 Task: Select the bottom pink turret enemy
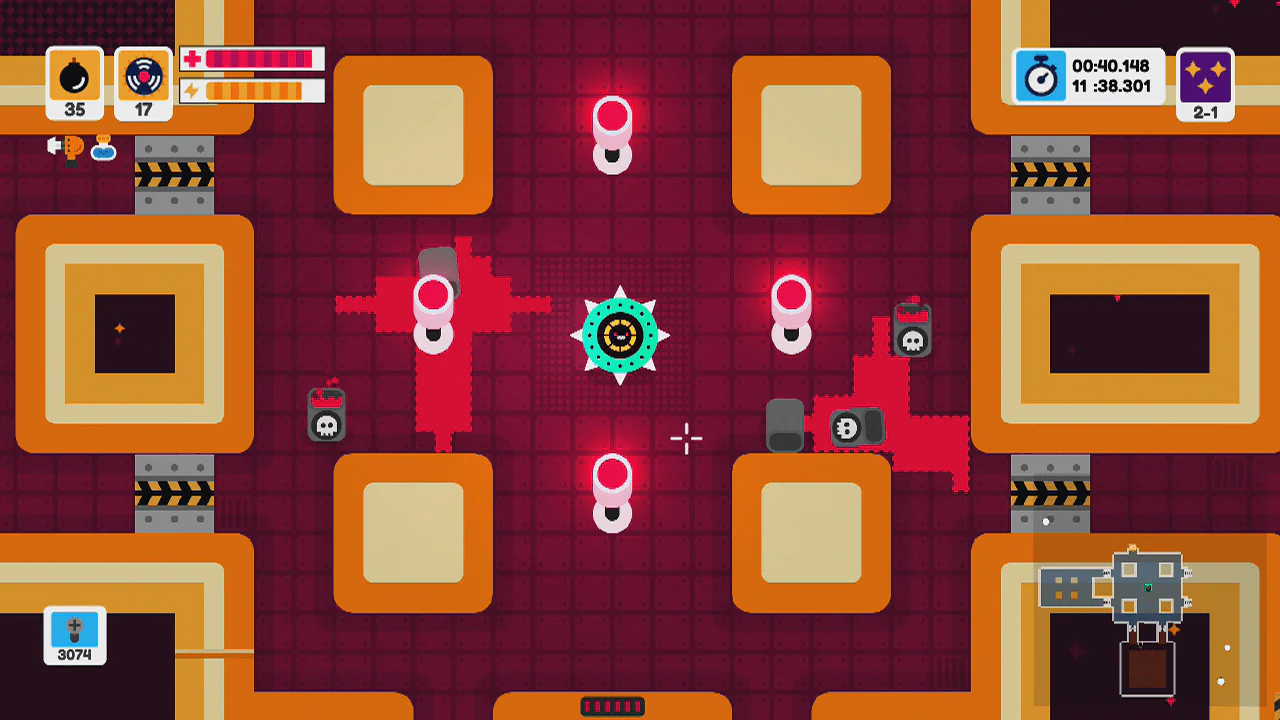[x=613, y=490]
